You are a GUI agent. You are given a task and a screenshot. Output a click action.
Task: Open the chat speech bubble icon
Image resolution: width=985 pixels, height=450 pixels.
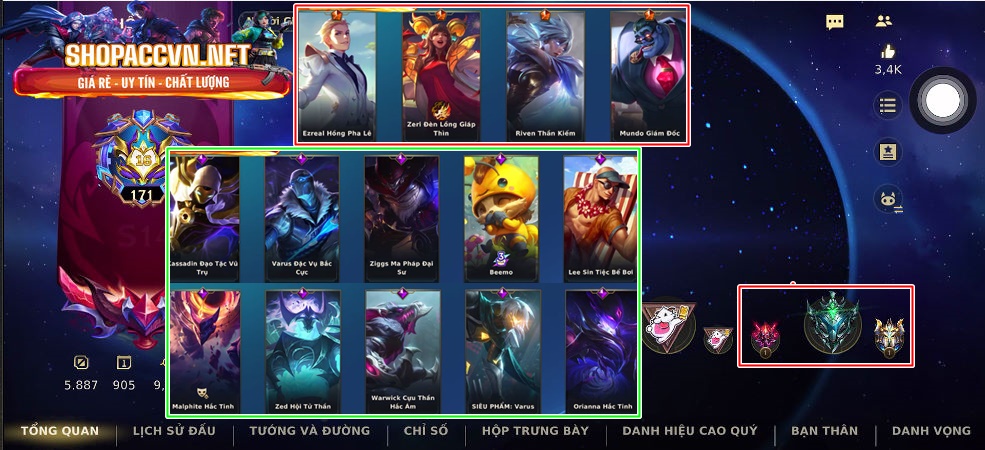tap(835, 22)
